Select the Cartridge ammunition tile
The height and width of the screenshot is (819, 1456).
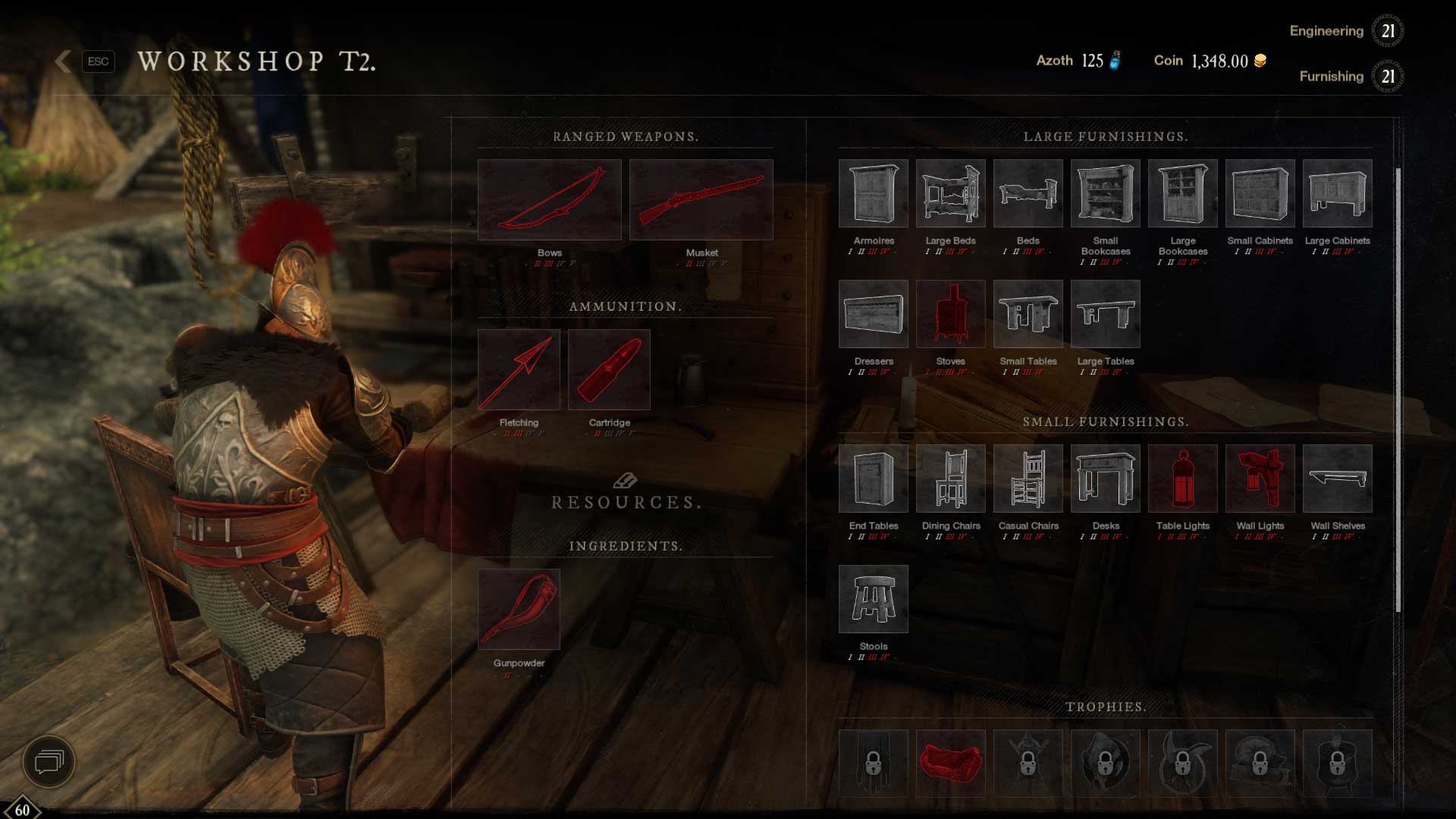(609, 369)
